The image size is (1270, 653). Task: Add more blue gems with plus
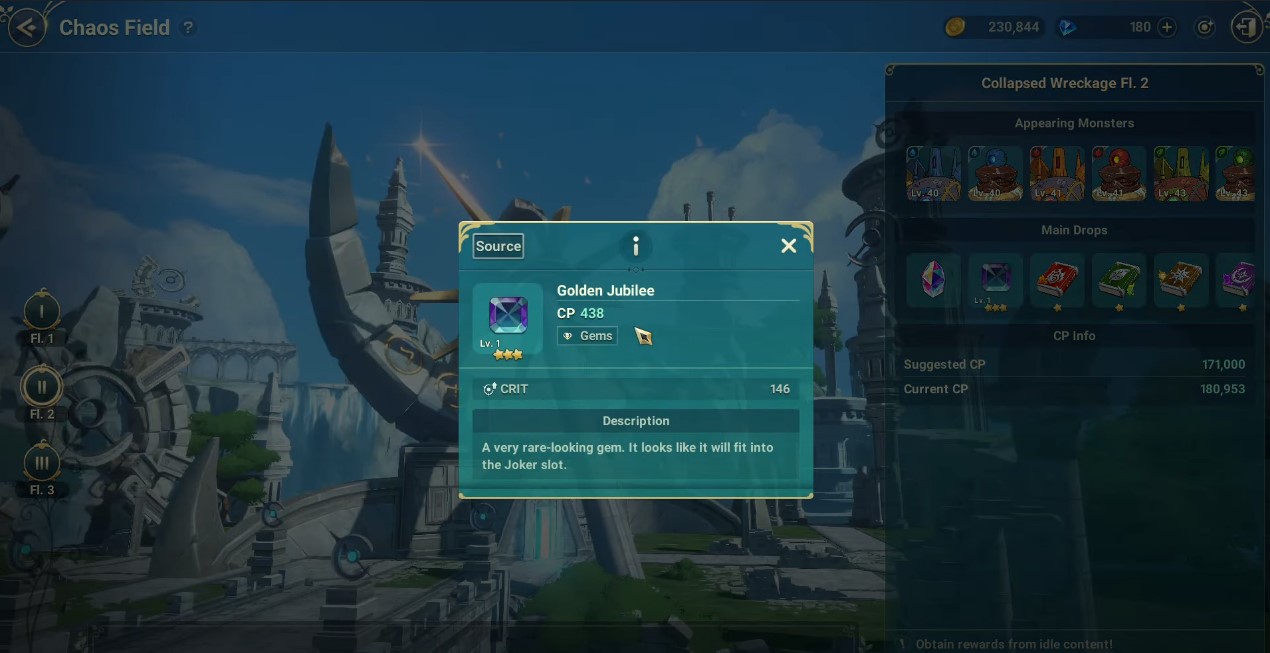(1166, 28)
